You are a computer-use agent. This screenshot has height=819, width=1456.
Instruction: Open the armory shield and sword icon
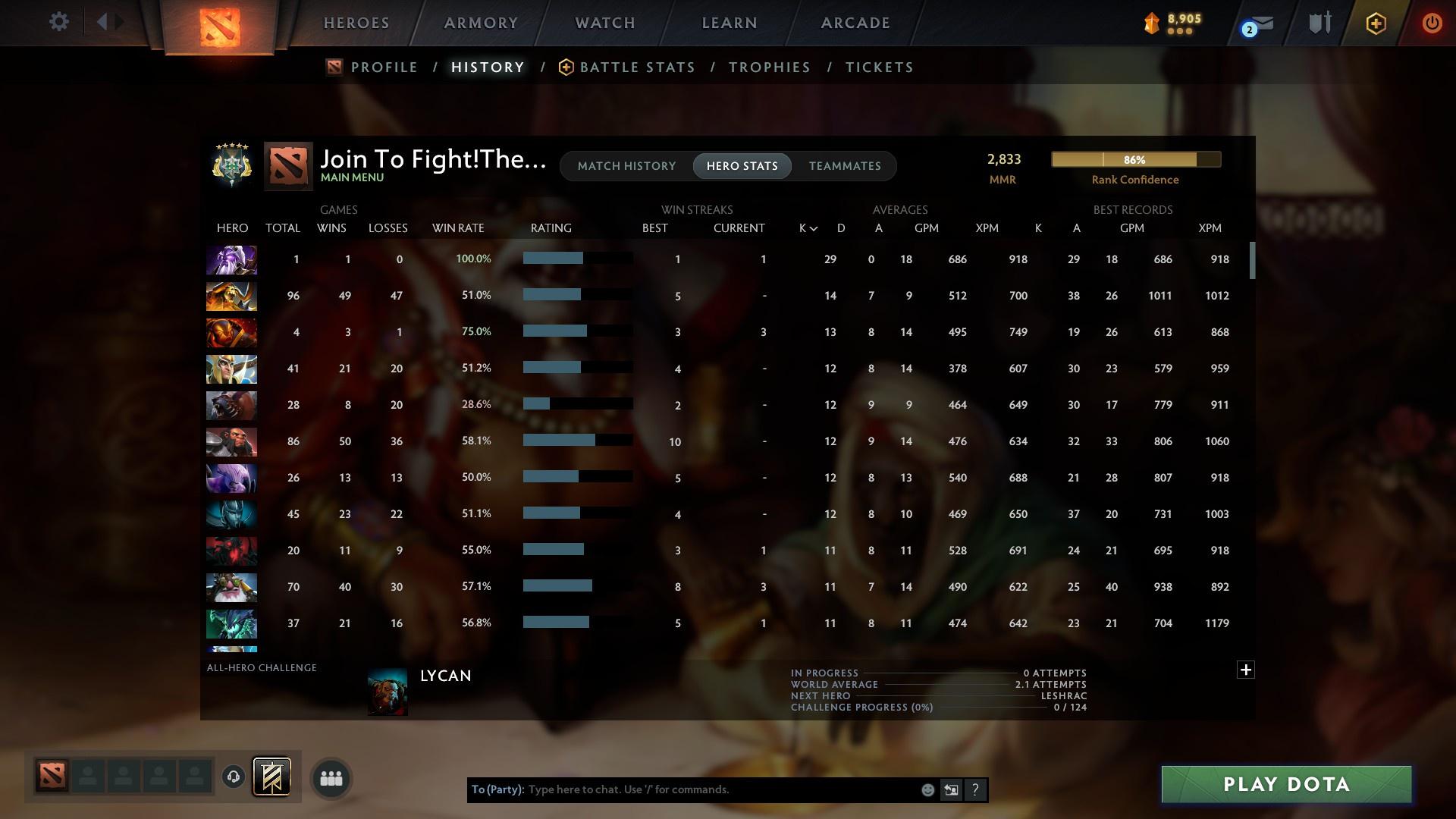1318,23
